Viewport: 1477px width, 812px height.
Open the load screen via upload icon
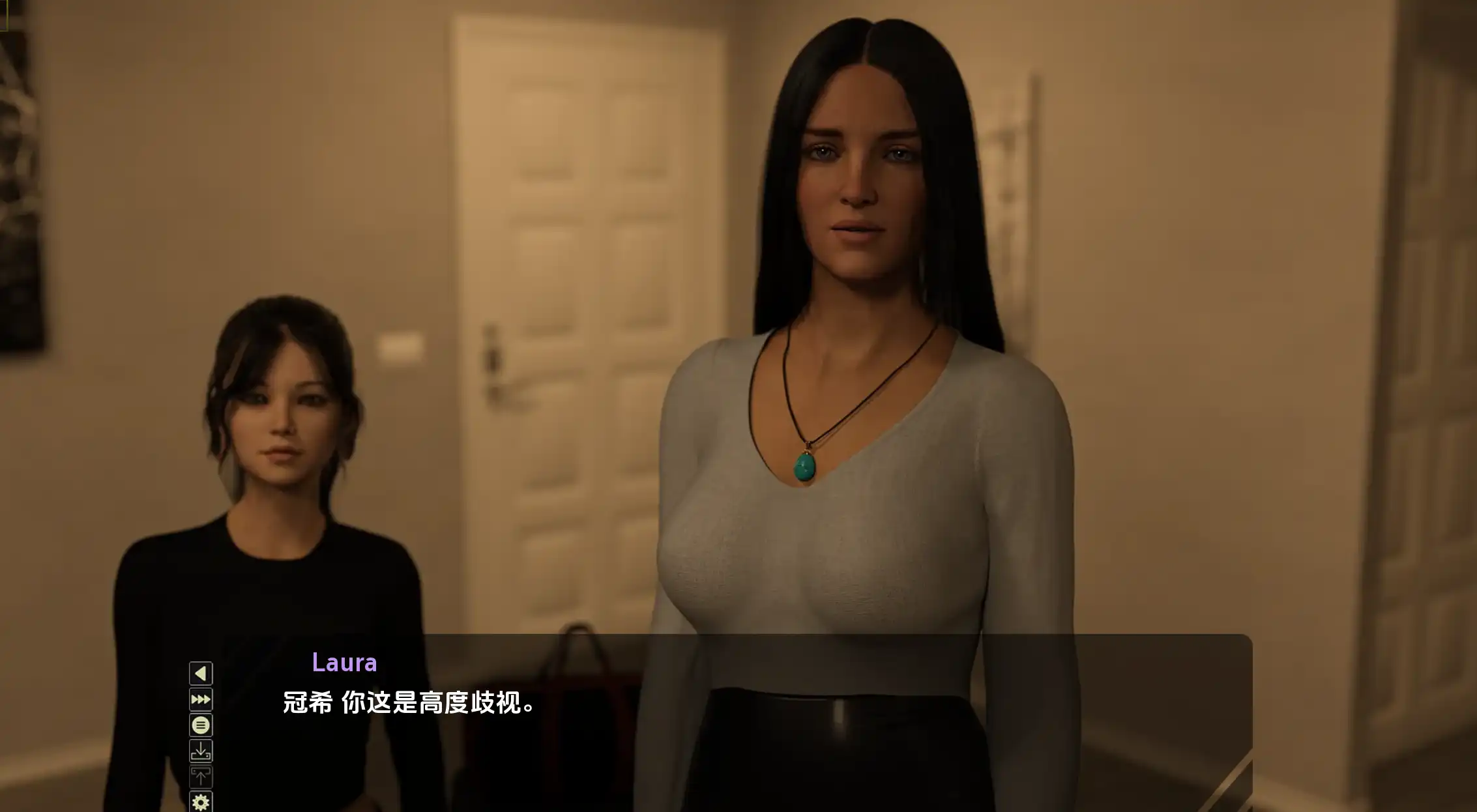(201, 776)
